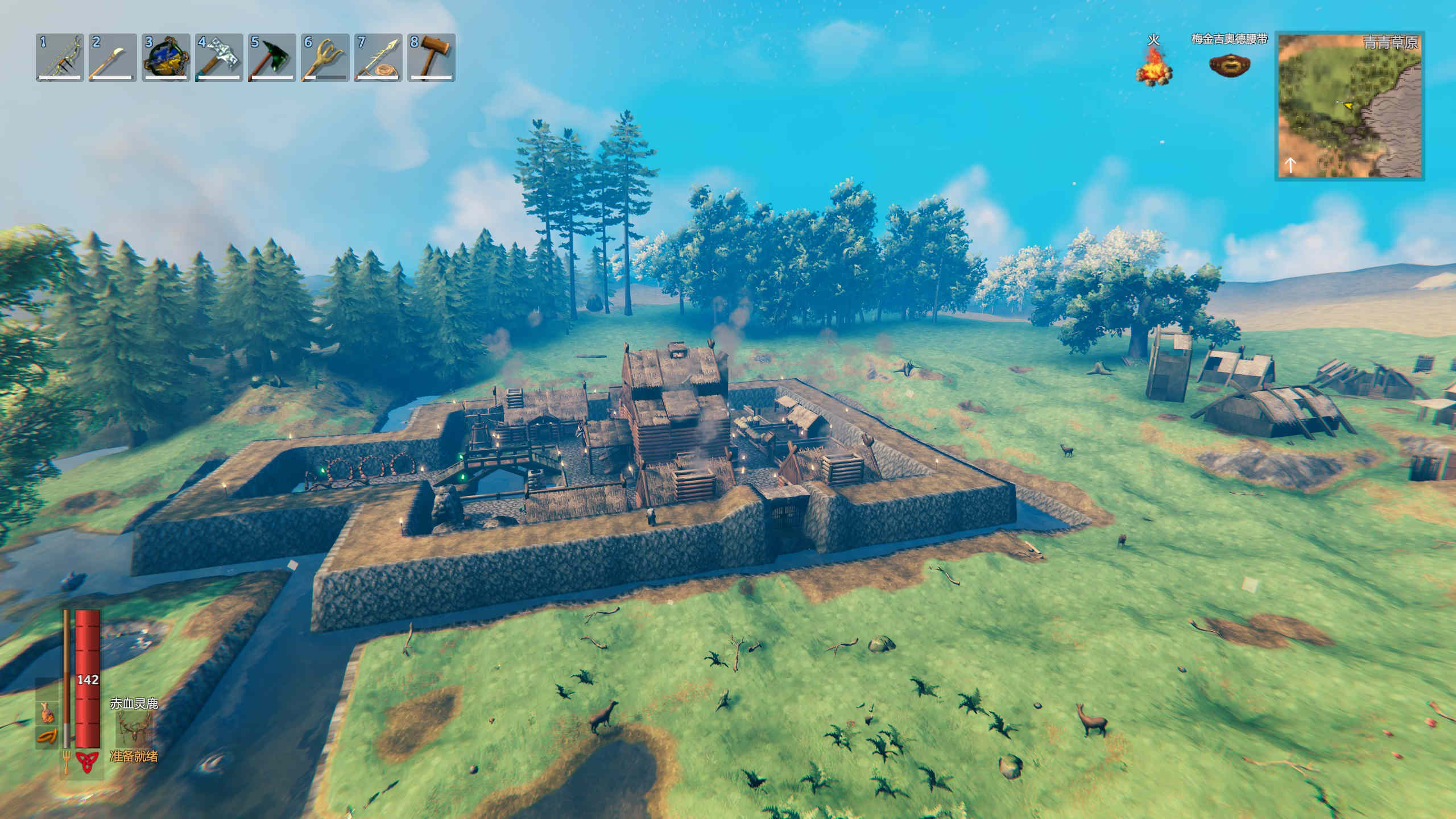Image resolution: width=1456 pixels, height=819 pixels.
Task: Select the bow in hotbar slot 1
Action: [60, 57]
